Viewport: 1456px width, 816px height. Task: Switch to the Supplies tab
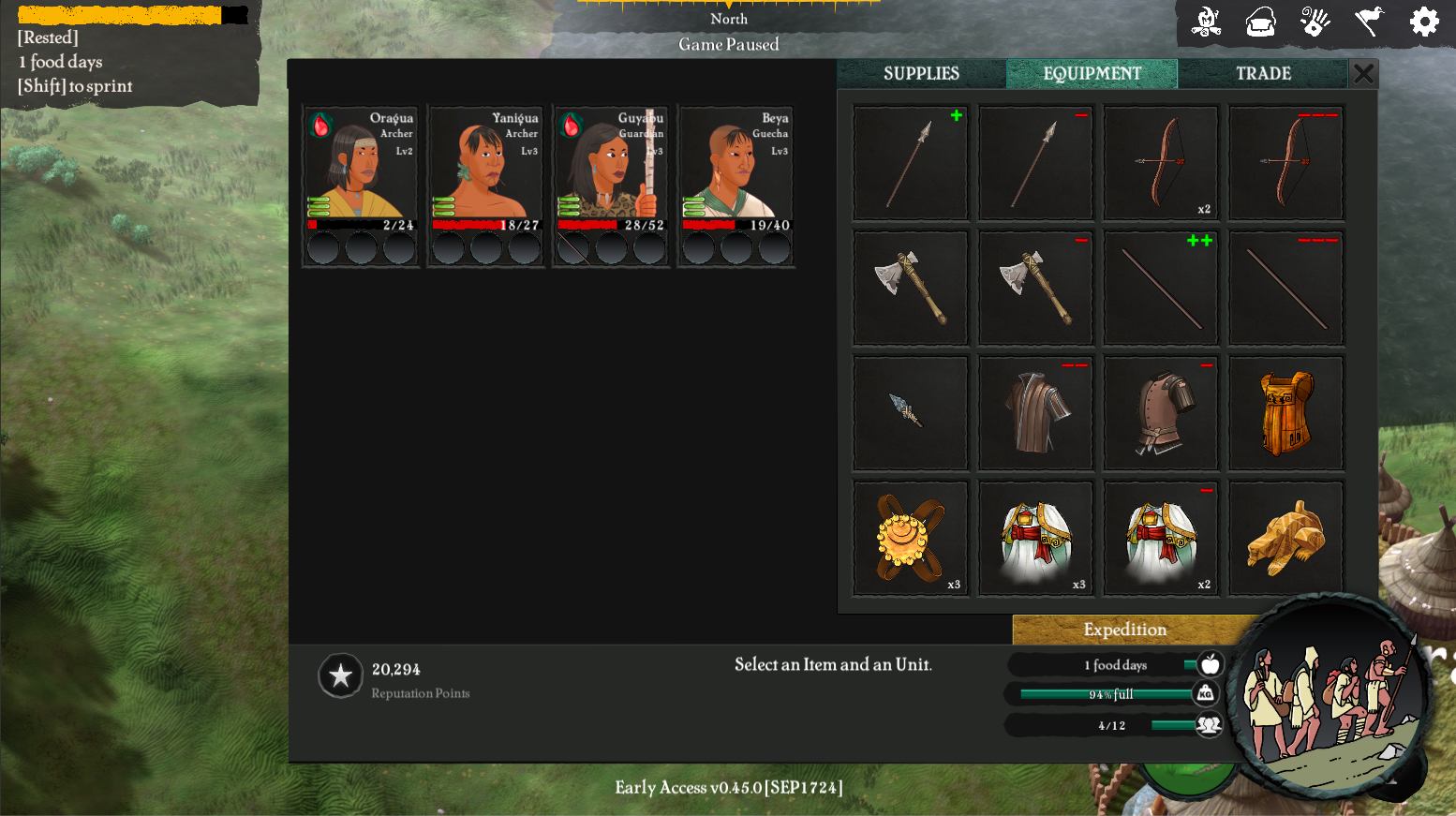pyautogui.click(x=921, y=74)
